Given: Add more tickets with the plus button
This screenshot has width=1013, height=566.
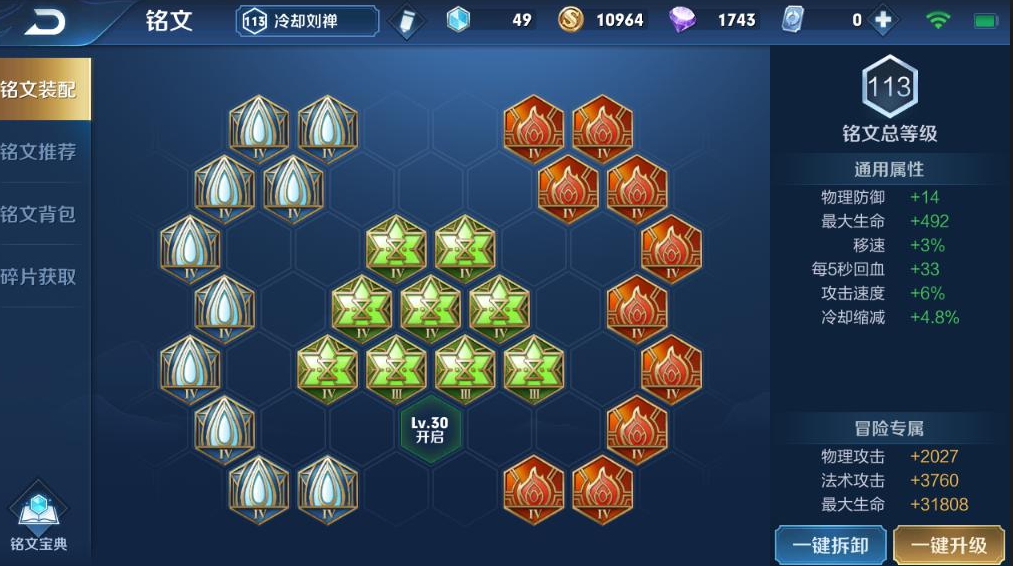Looking at the screenshot, I should [882, 20].
